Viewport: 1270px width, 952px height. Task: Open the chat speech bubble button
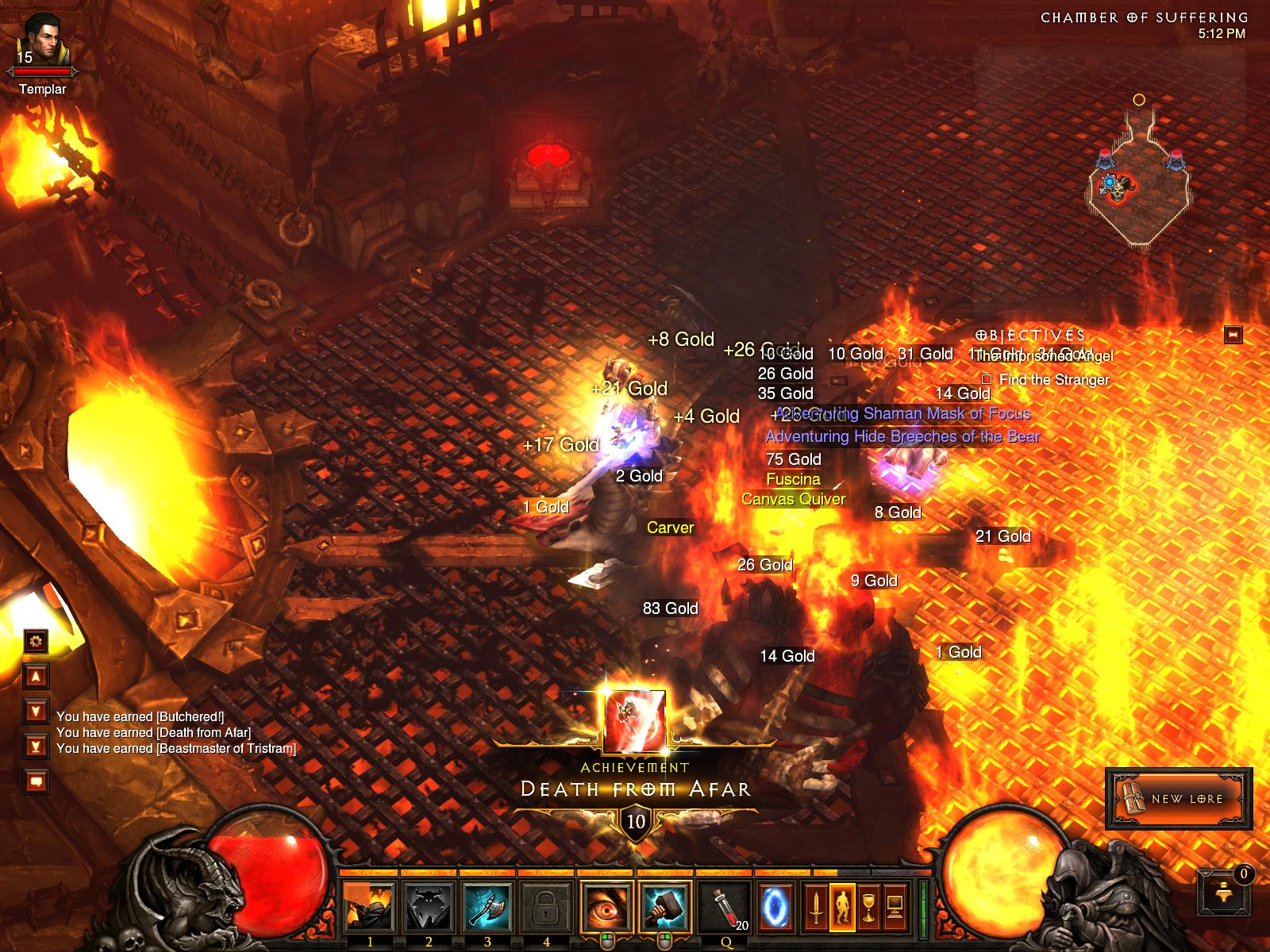pyautogui.click(x=36, y=782)
